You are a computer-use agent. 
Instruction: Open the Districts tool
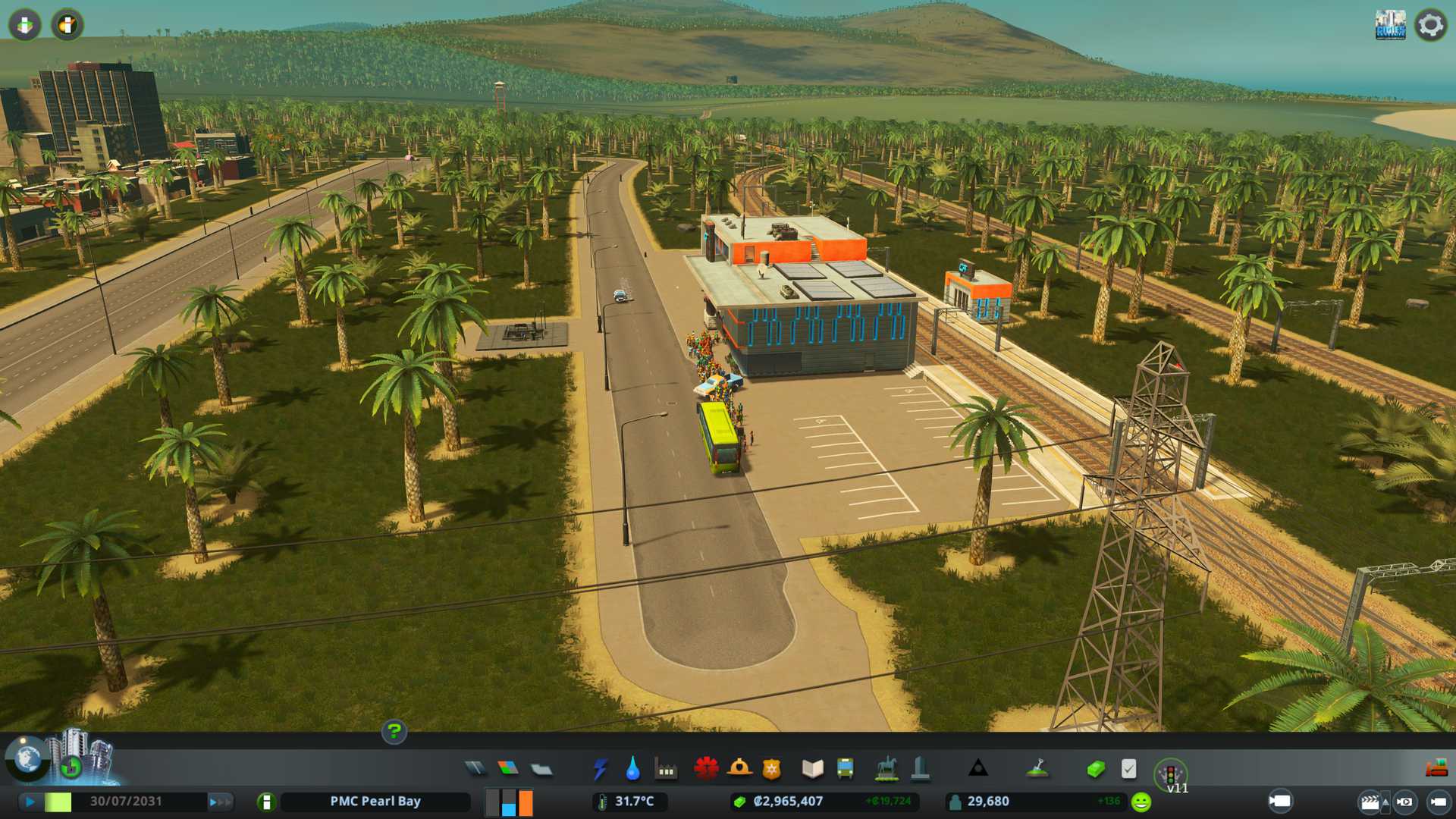click(x=541, y=769)
